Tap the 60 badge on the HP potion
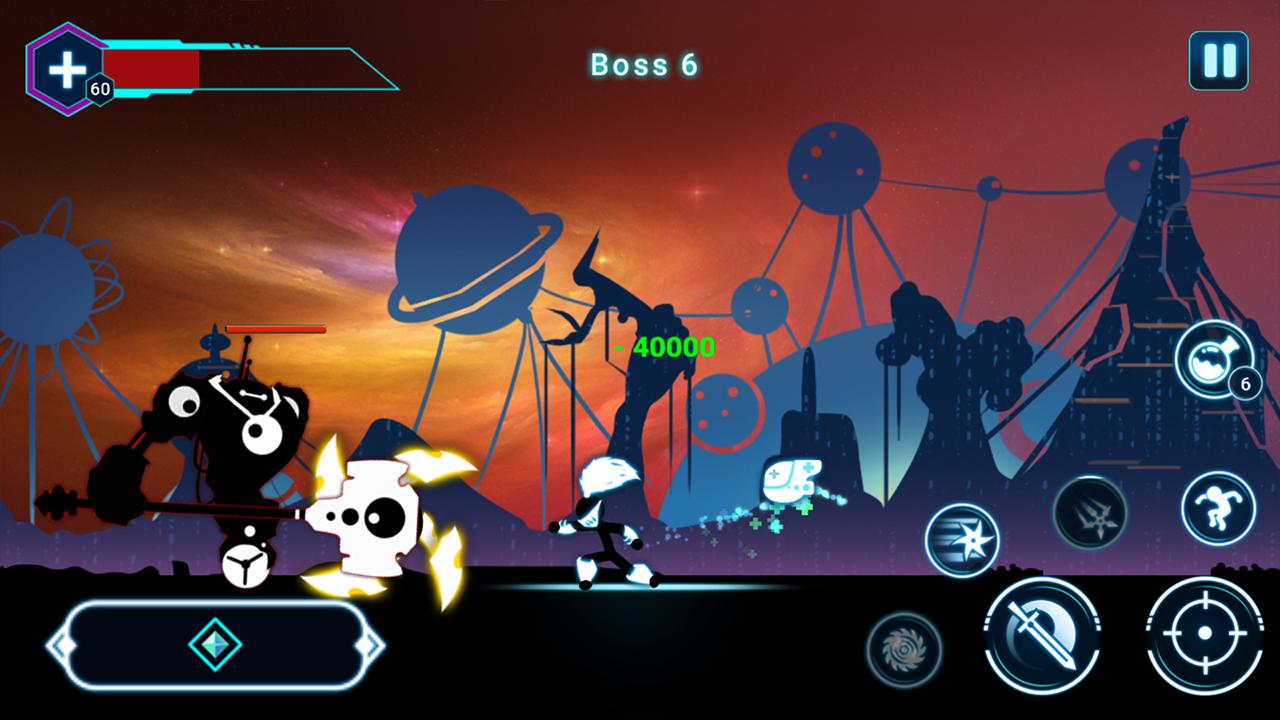The width and height of the screenshot is (1280, 720). (100, 89)
